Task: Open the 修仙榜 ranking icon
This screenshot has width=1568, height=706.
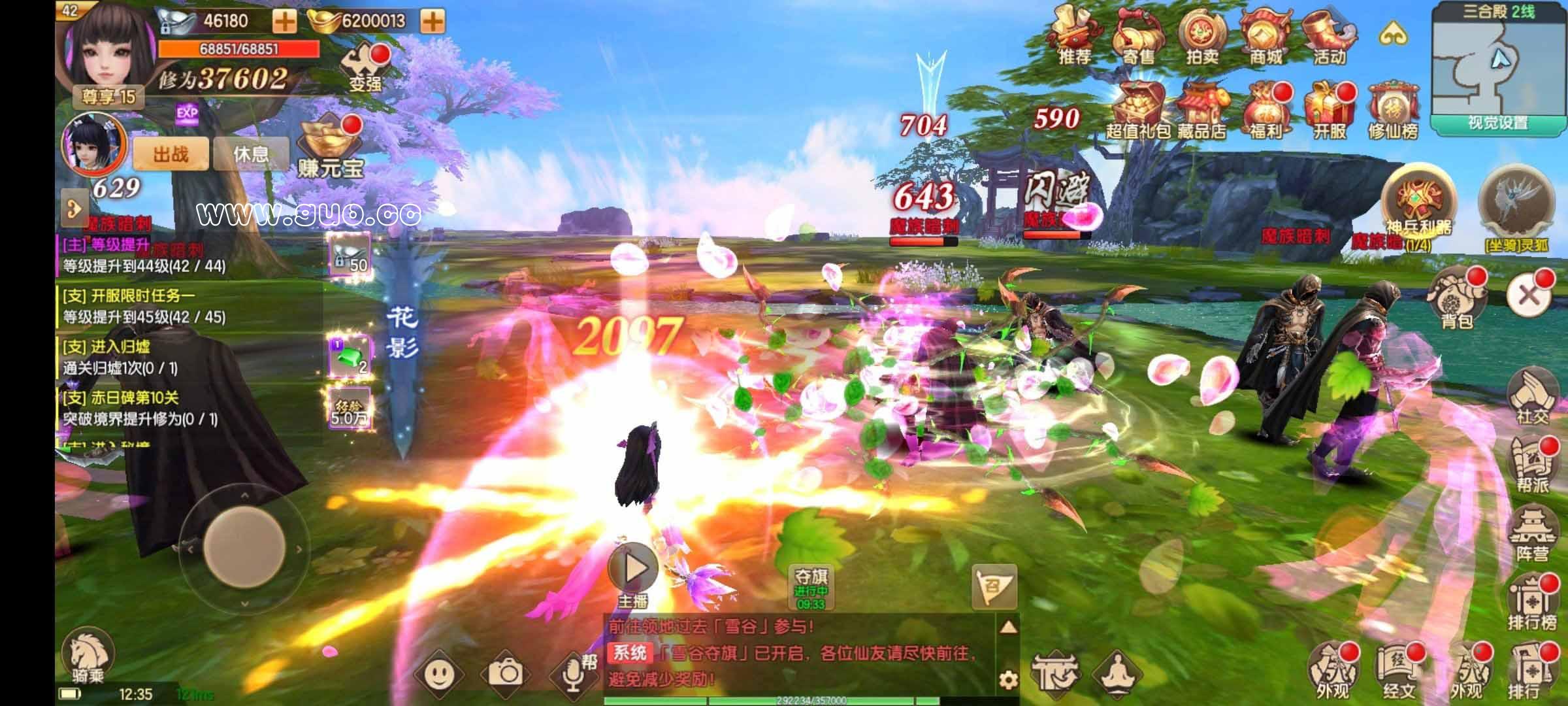Action: (x=1393, y=110)
